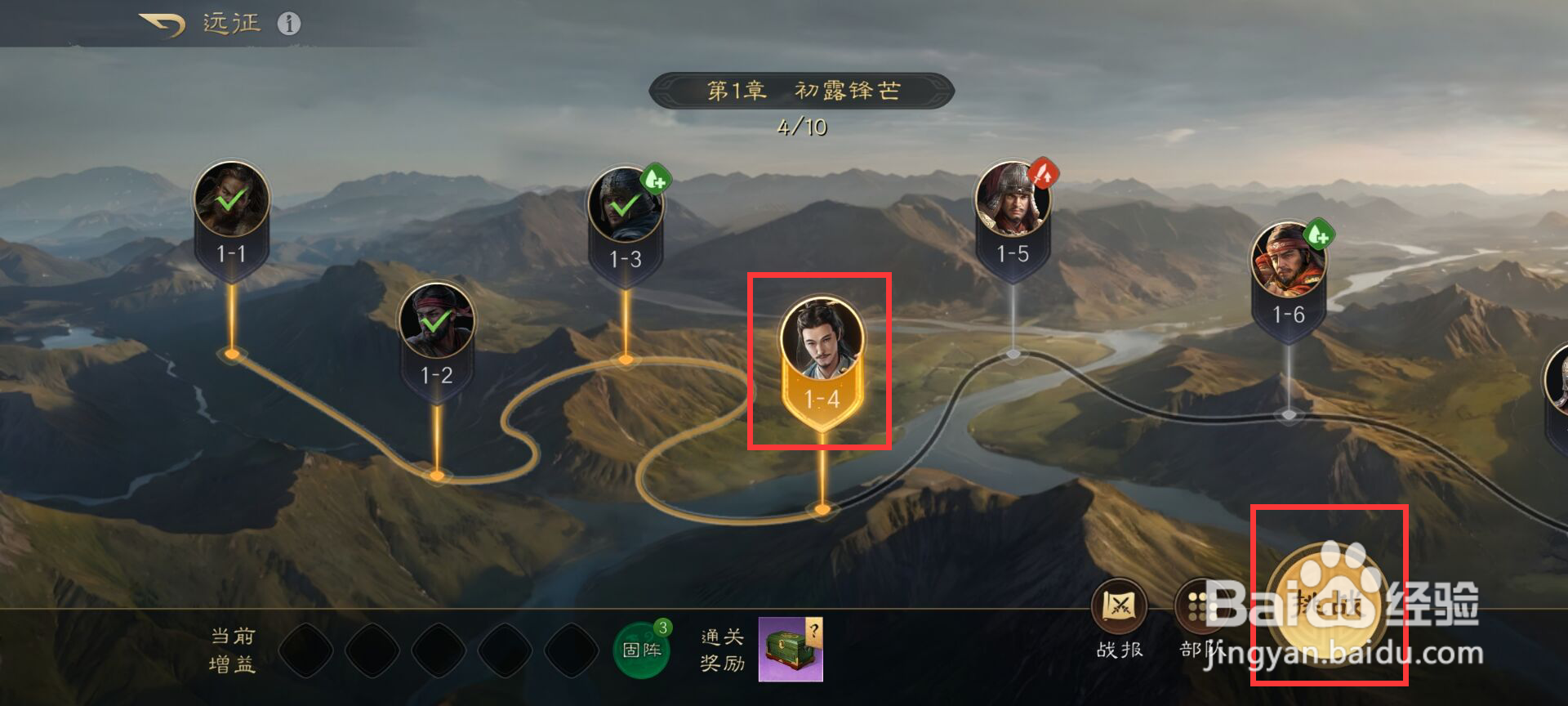The width and height of the screenshot is (1568, 706).
Task: Tap the 远征 title label
Action: (231, 22)
